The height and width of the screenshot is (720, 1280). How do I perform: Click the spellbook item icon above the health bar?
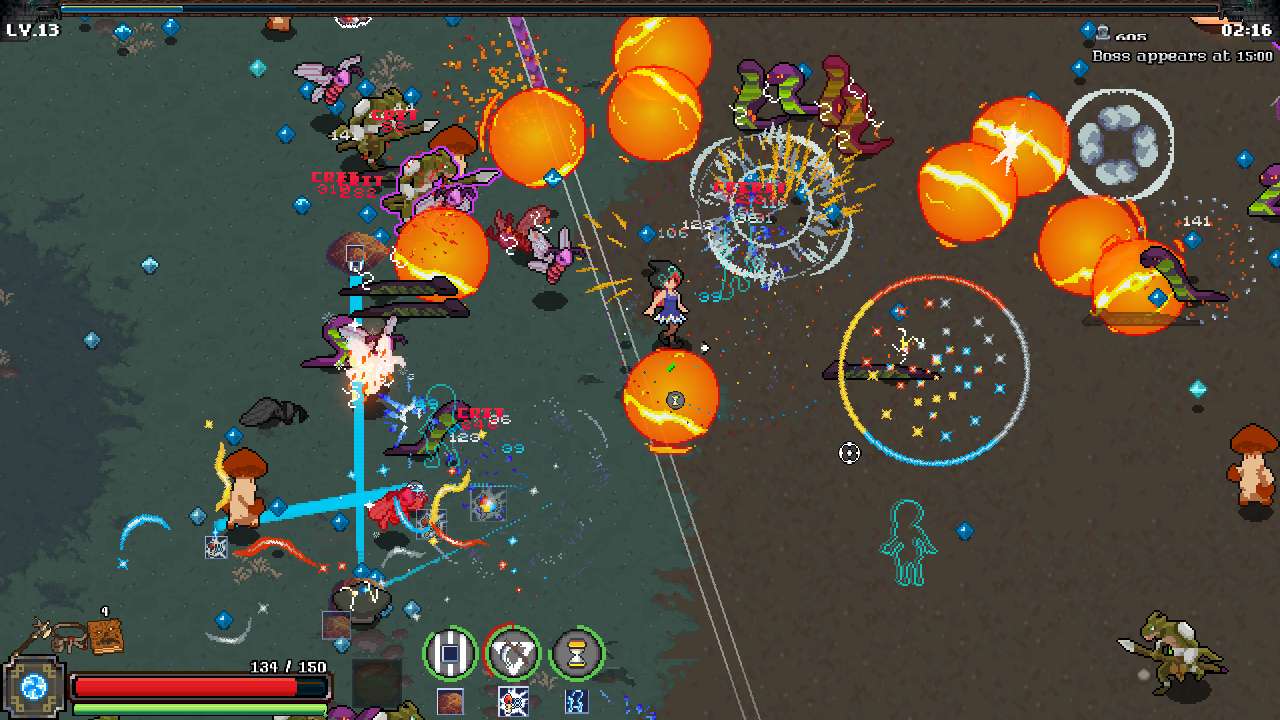coord(104,635)
